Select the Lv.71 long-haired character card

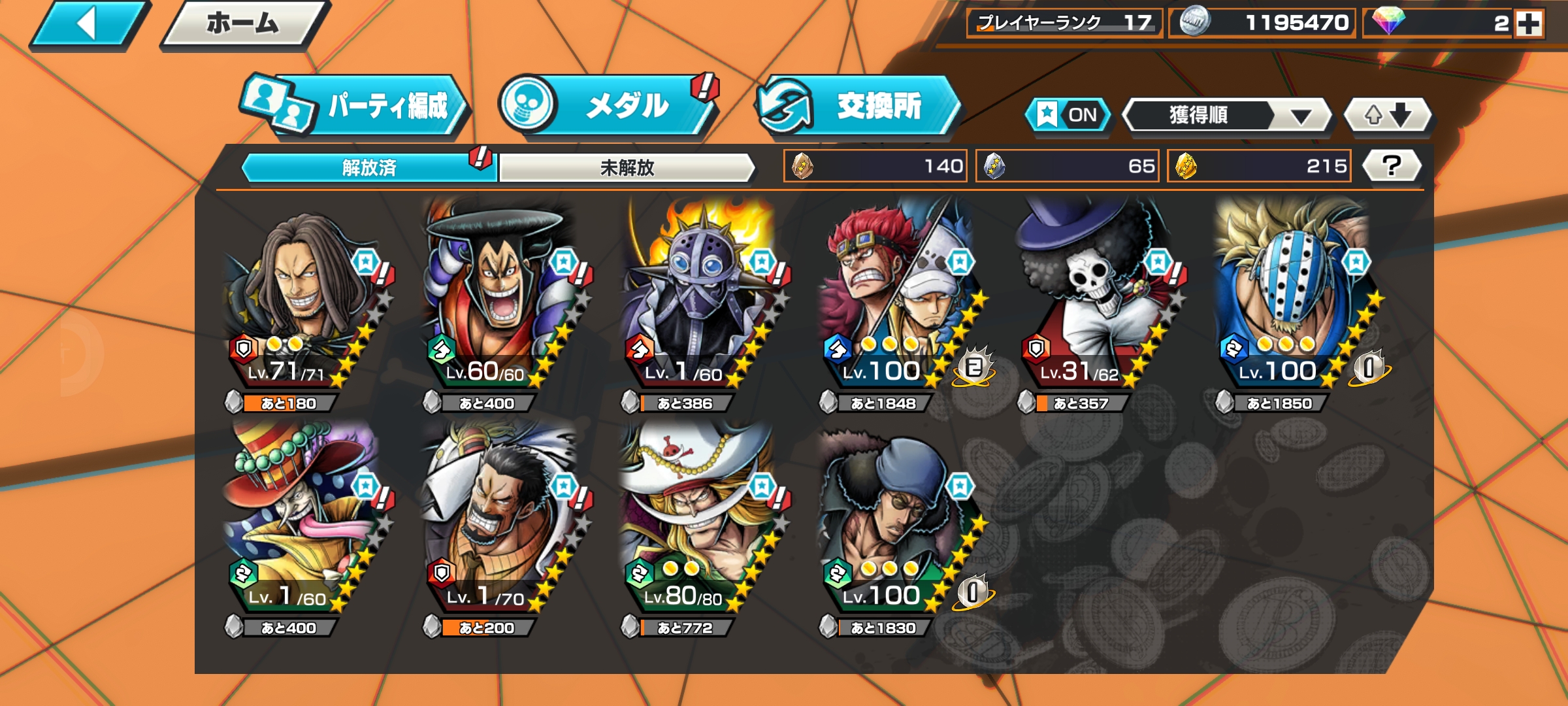pyautogui.click(x=301, y=301)
